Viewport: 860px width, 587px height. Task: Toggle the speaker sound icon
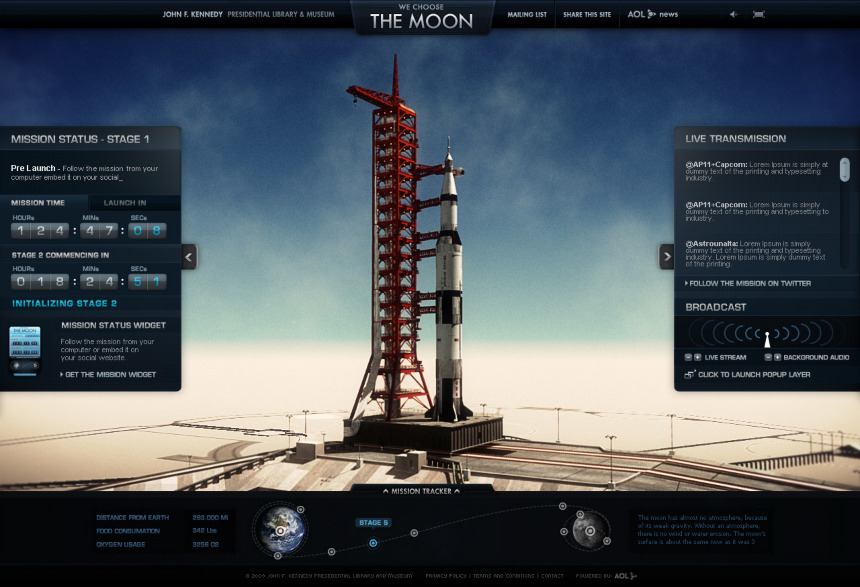point(734,15)
